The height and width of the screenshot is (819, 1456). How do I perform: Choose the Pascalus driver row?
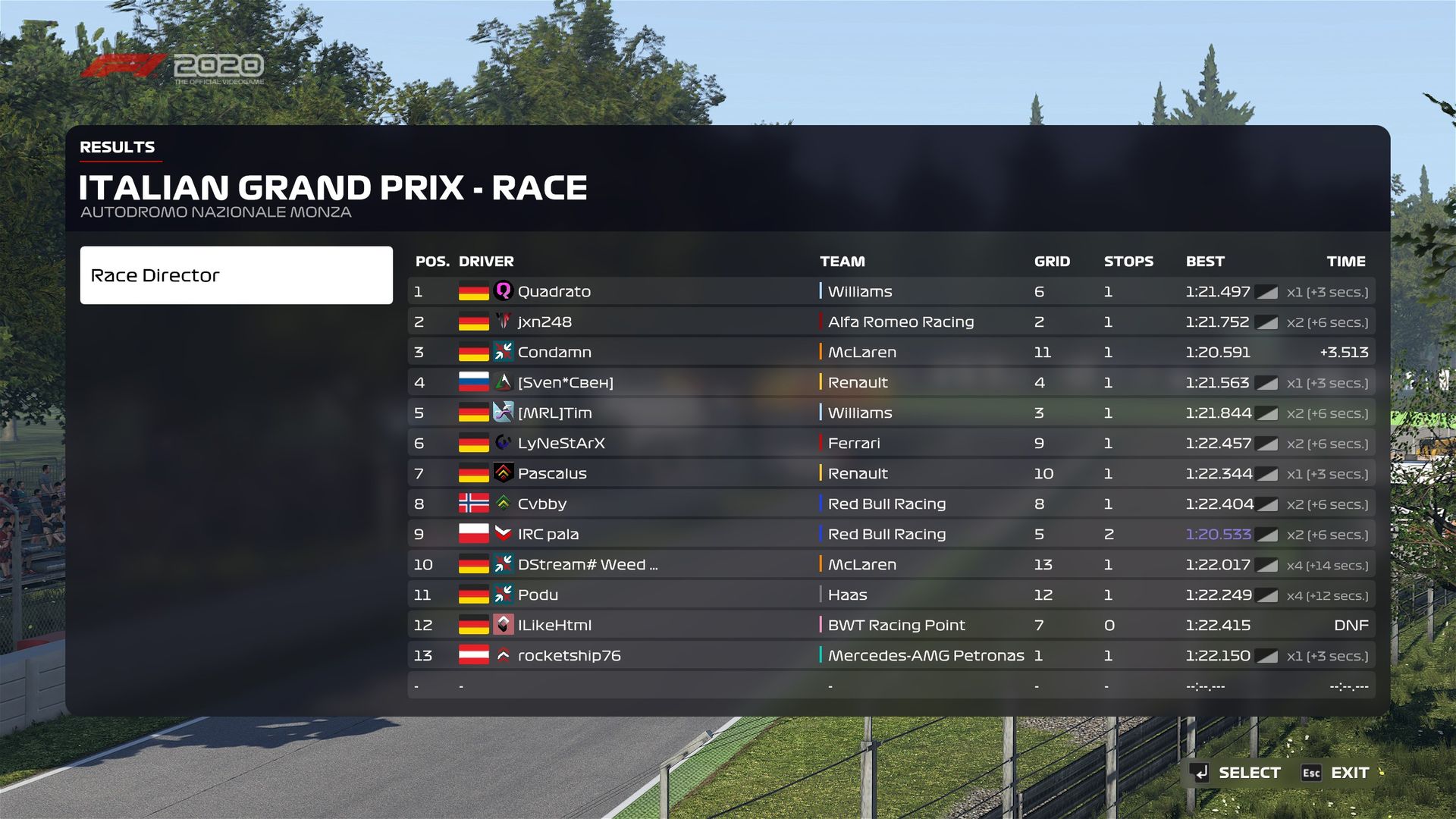pos(891,473)
